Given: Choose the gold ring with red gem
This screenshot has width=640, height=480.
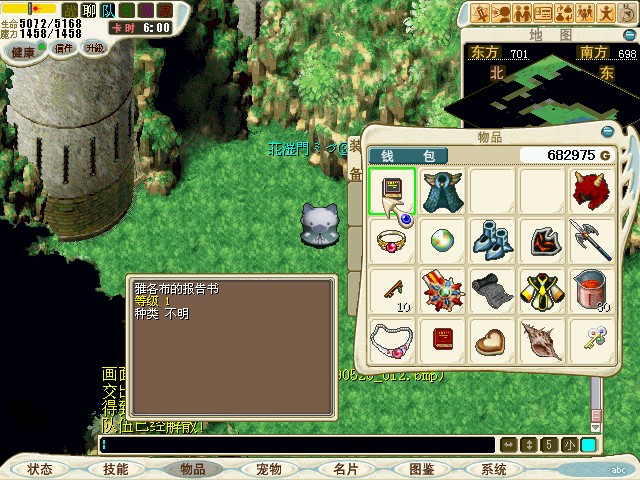Looking at the screenshot, I should [x=392, y=240].
